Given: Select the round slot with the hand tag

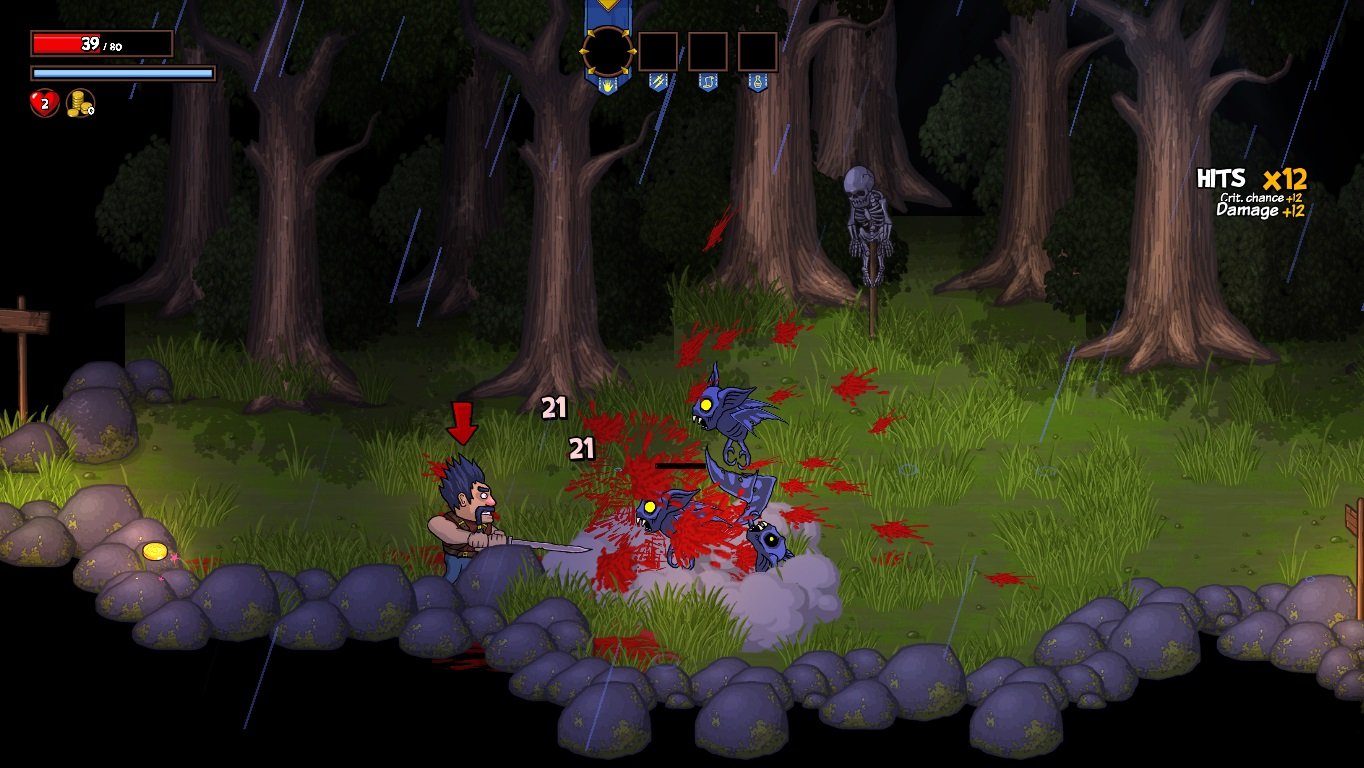Looking at the screenshot, I should point(608,51).
